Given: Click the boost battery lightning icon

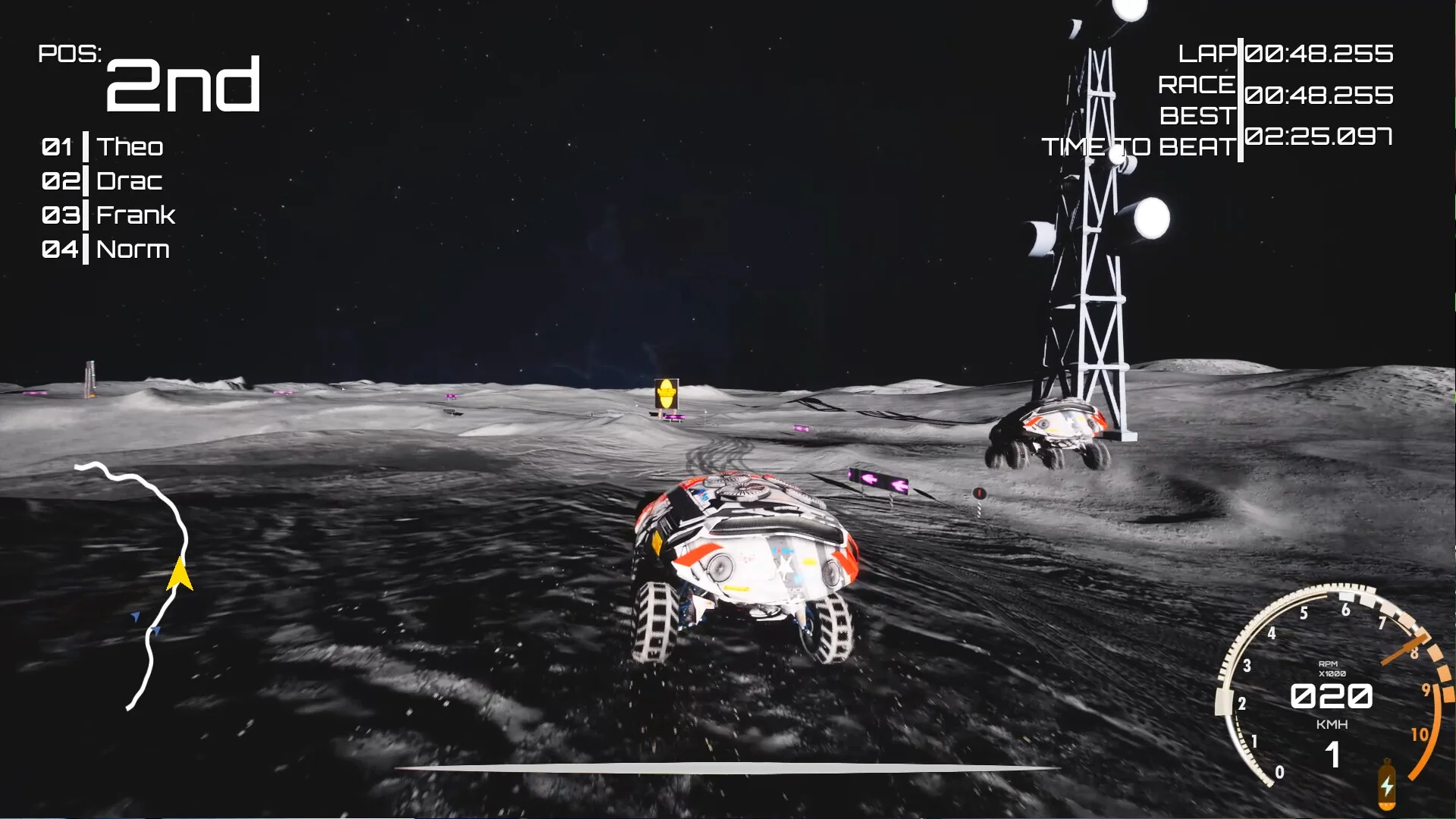Looking at the screenshot, I should [x=1386, y=786].
